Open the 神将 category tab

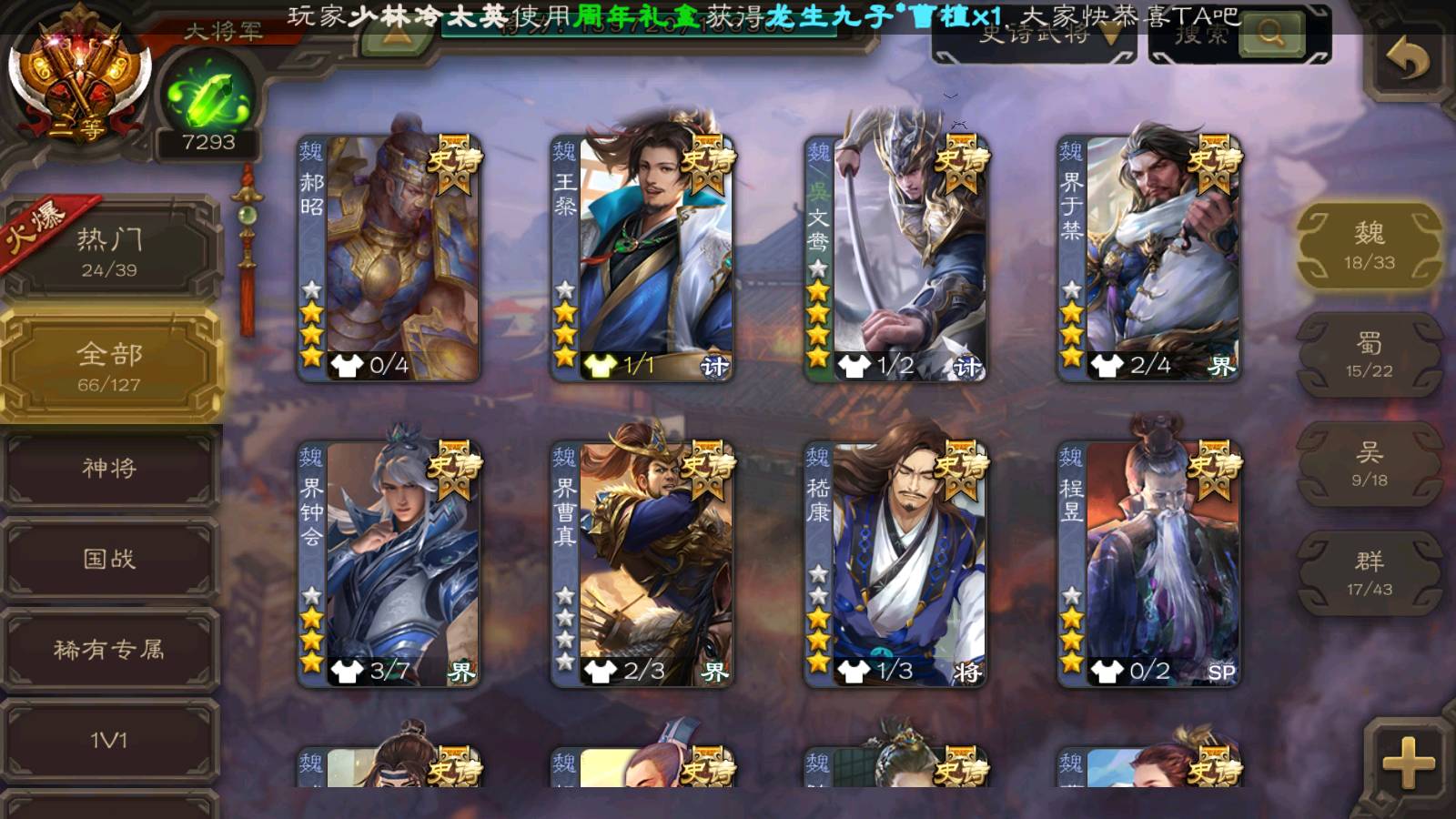109,469
